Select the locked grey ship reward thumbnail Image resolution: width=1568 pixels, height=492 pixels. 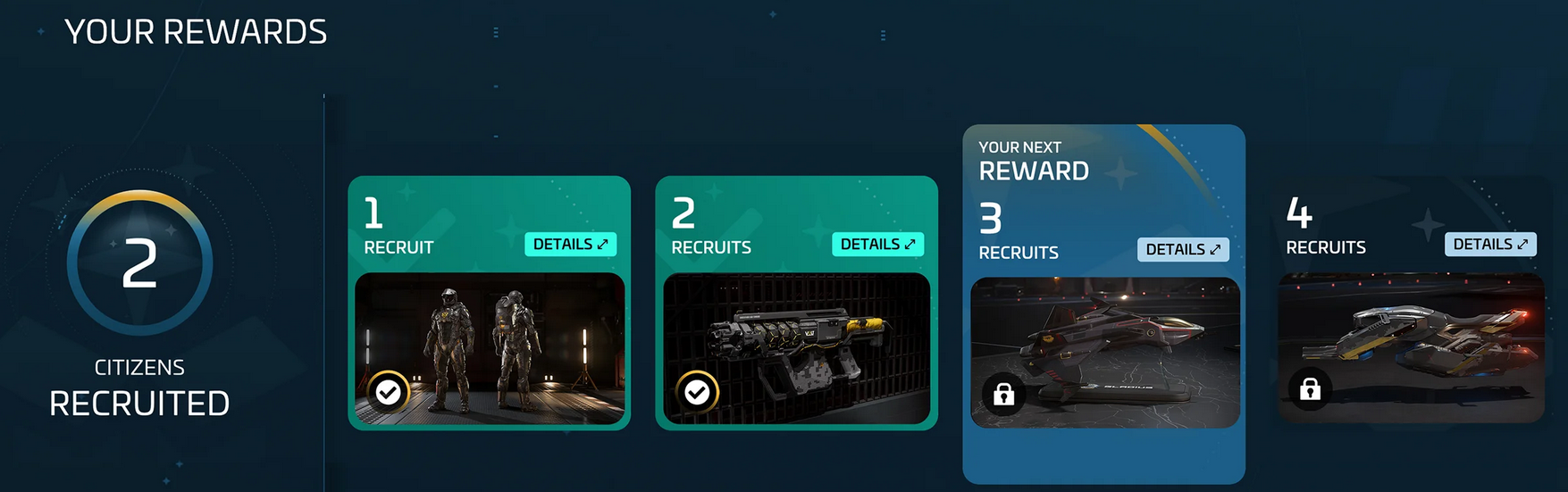coord(1412,348)
